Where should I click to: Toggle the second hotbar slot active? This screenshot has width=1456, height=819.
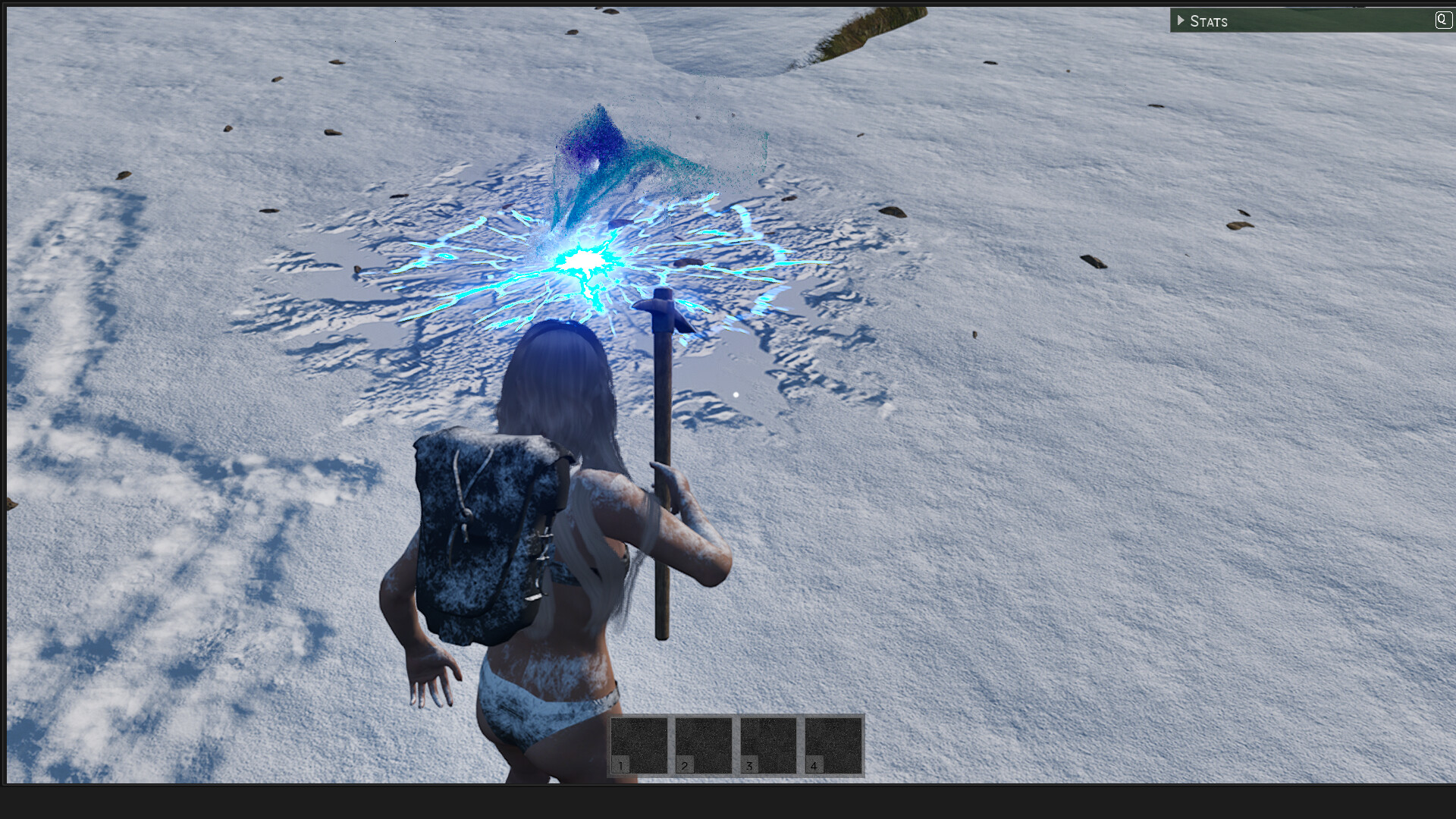click(704, 746)
